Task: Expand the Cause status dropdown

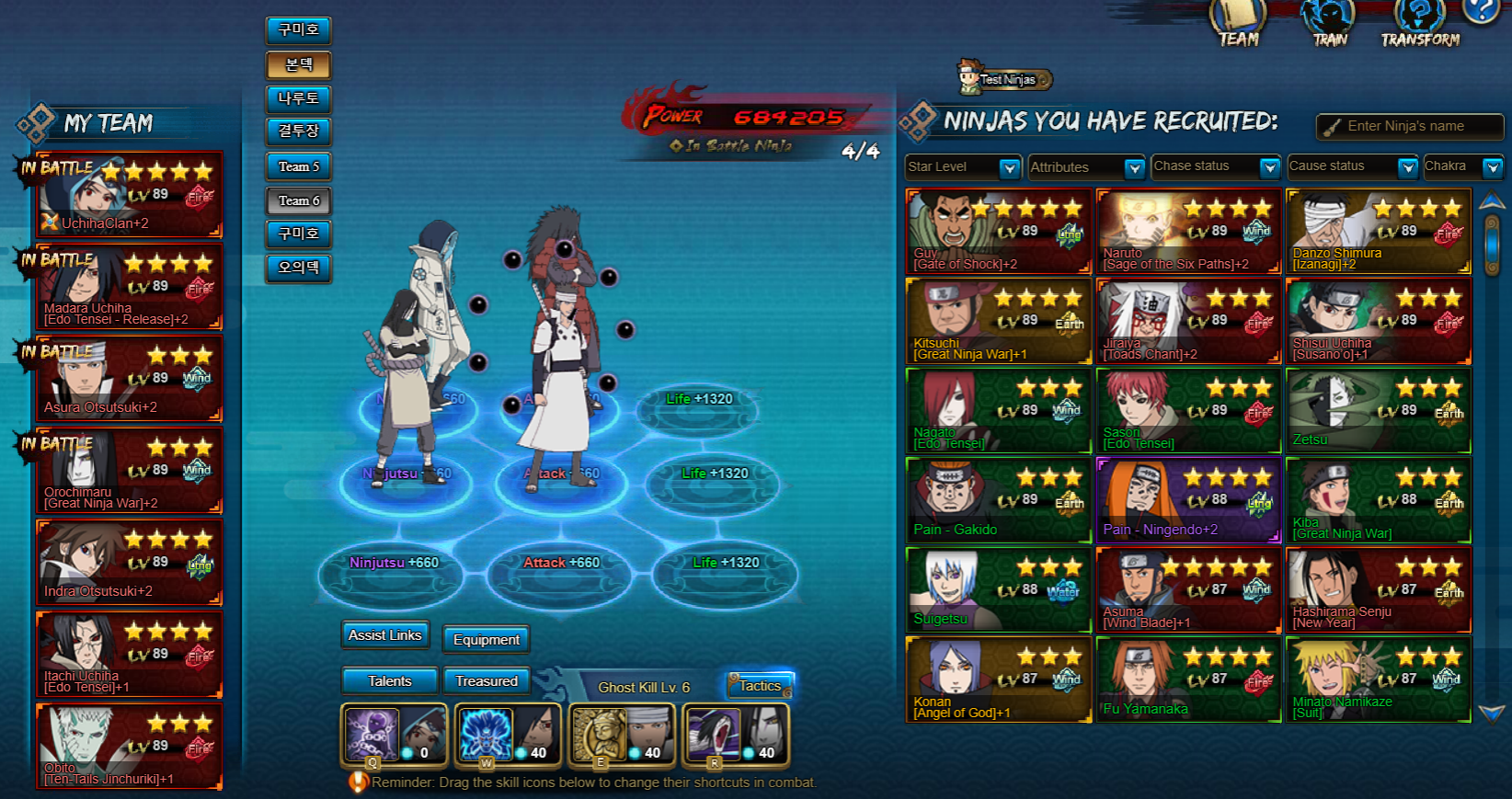Action: (x=1406, y=167)
